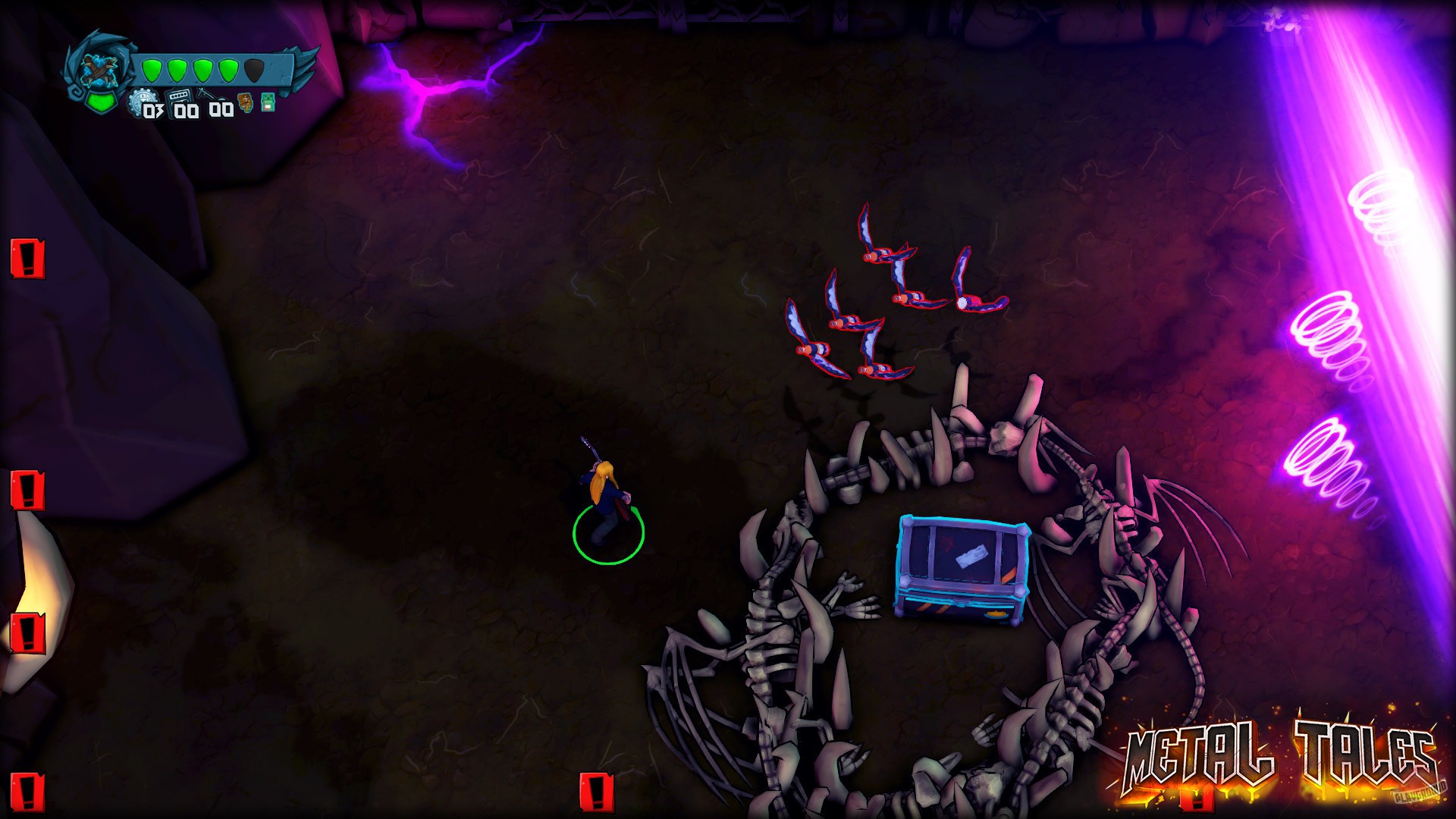Screen dimensions: 1456x819
Task: Toggle the fourth green guitar pick
Action: [227, 70]
